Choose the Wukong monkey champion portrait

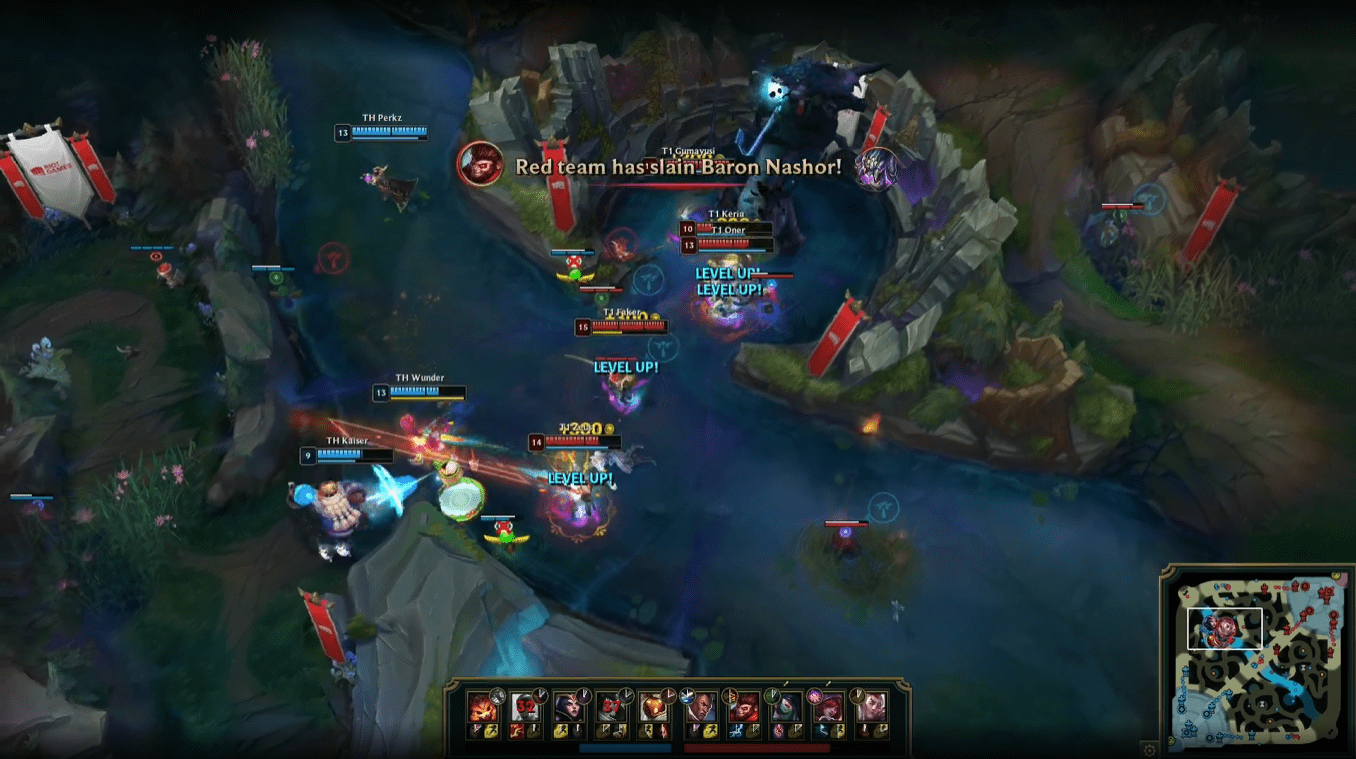coord(745,707)
